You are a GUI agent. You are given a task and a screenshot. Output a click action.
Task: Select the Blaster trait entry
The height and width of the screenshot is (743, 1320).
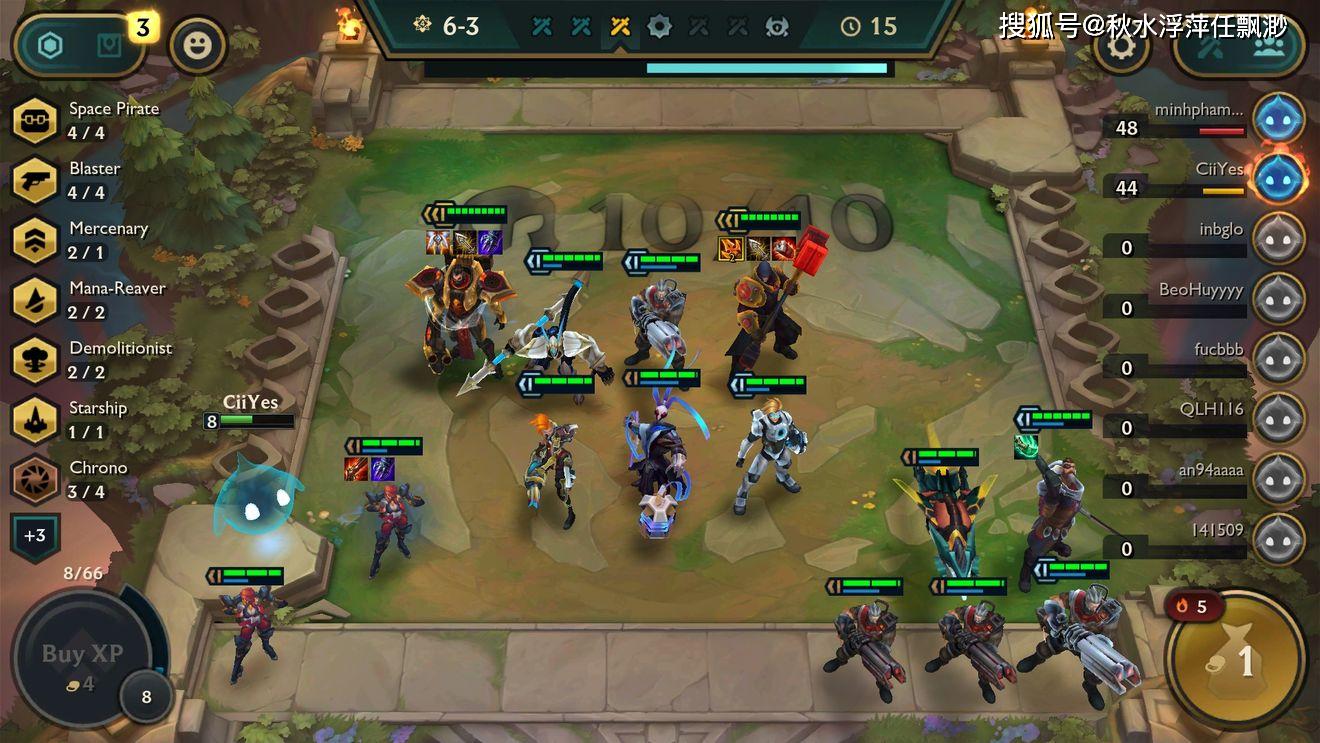point(34,180)
